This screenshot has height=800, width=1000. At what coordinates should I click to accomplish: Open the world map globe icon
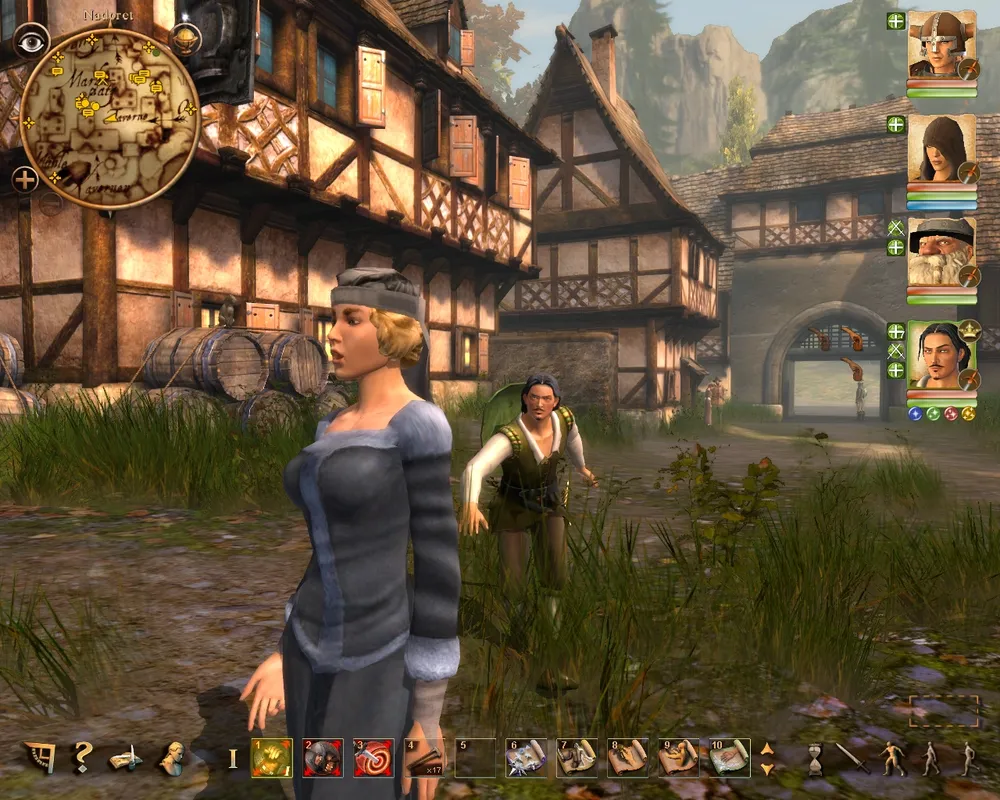click(x=185, y=38)
